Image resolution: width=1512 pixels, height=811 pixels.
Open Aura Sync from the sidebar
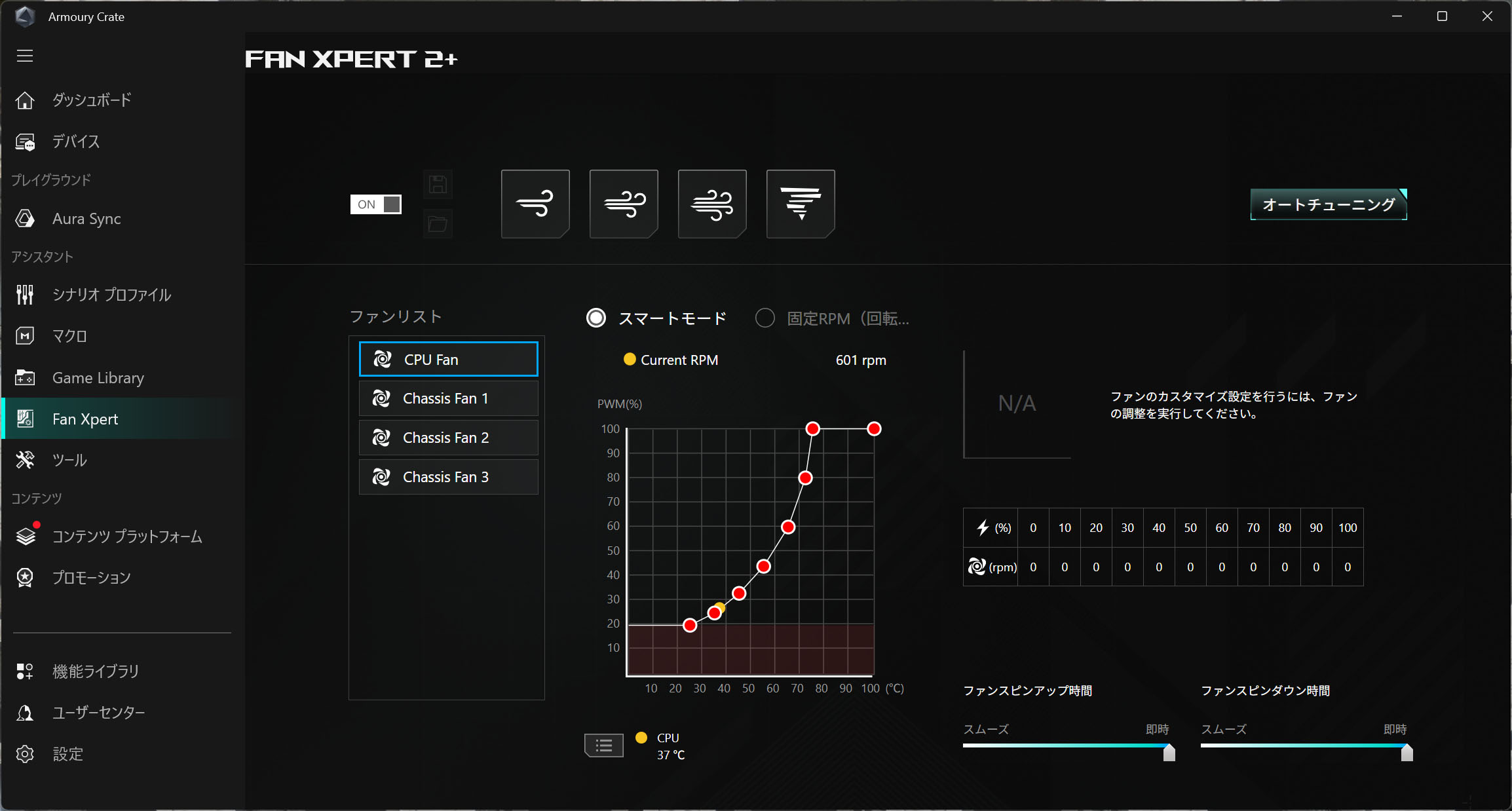pyautogui.click(x=86, y=219)
